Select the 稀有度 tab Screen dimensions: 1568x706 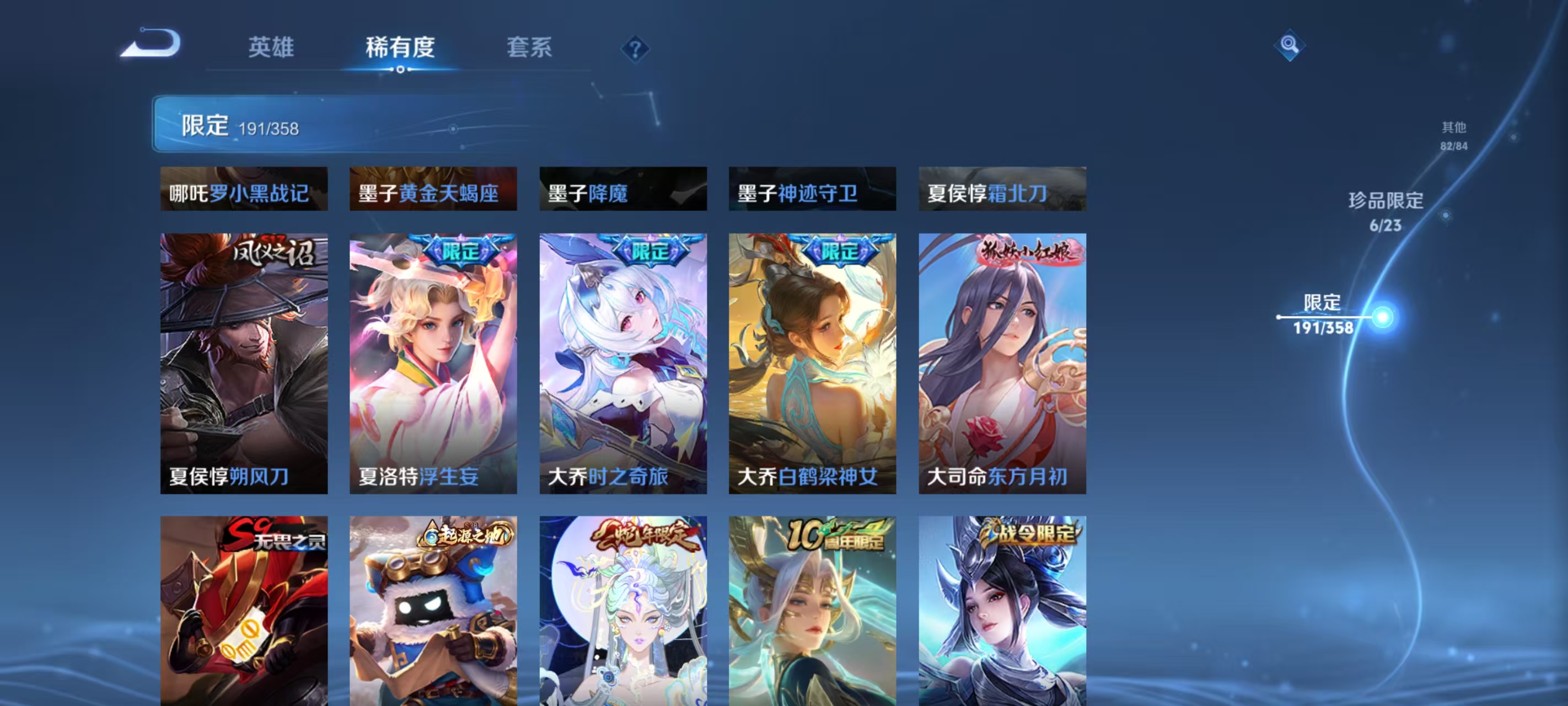400,47
